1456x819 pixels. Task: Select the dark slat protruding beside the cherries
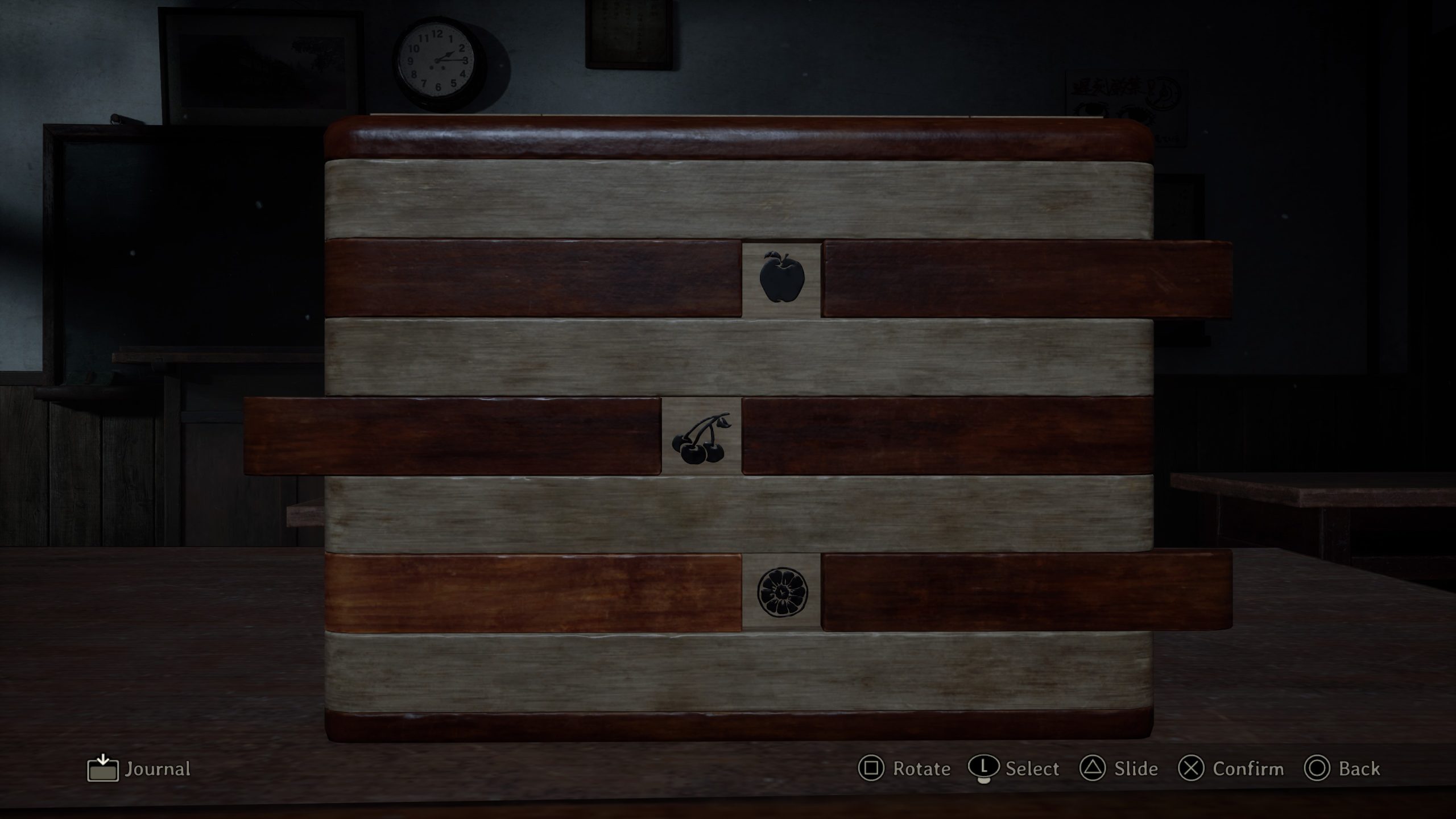pyautogui.click(x=452, y=436)
